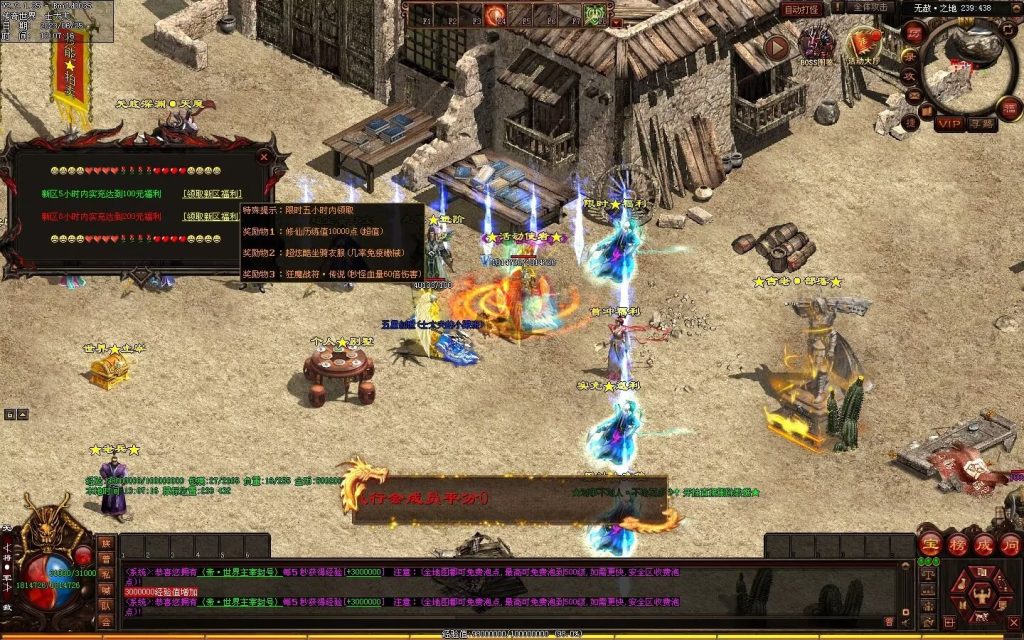Image resolution: width=1024 pixels, height=640 pixels.
Task: Open the 问 help orb button
Action: [1009, 546]
